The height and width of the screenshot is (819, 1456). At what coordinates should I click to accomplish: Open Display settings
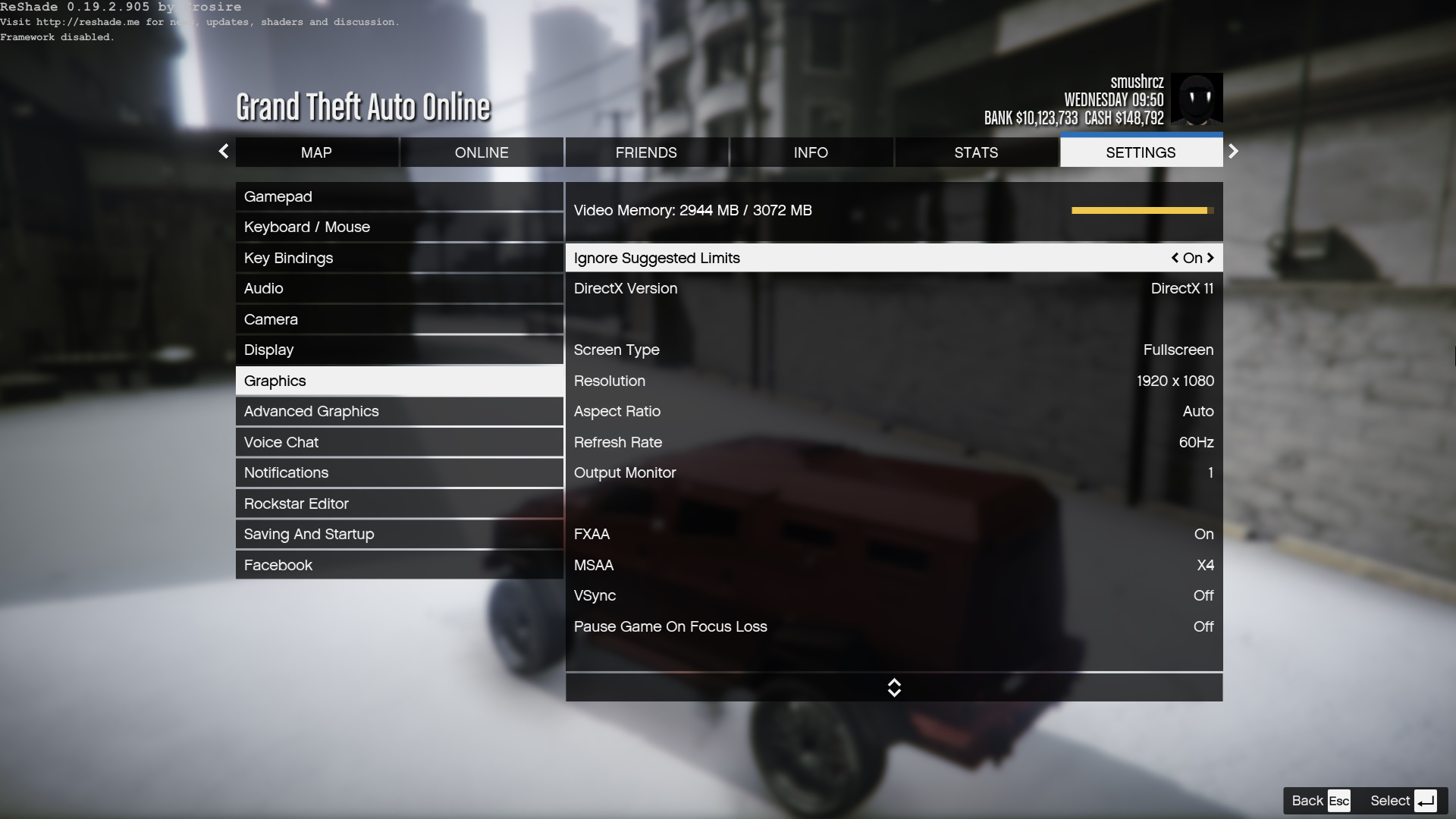point(399,350)
